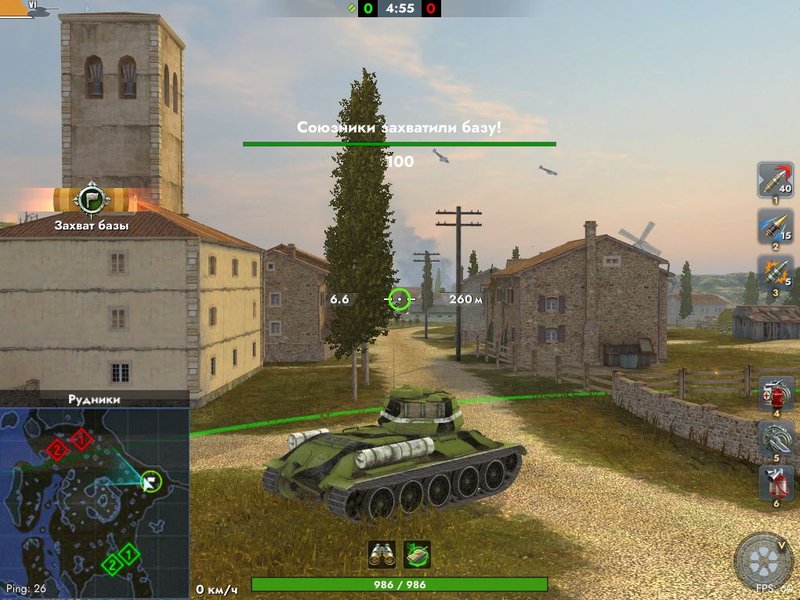Use the repair kit consumable in slot 4
The width and height of the screenshot is (800, 600).
tap(776, 393)
